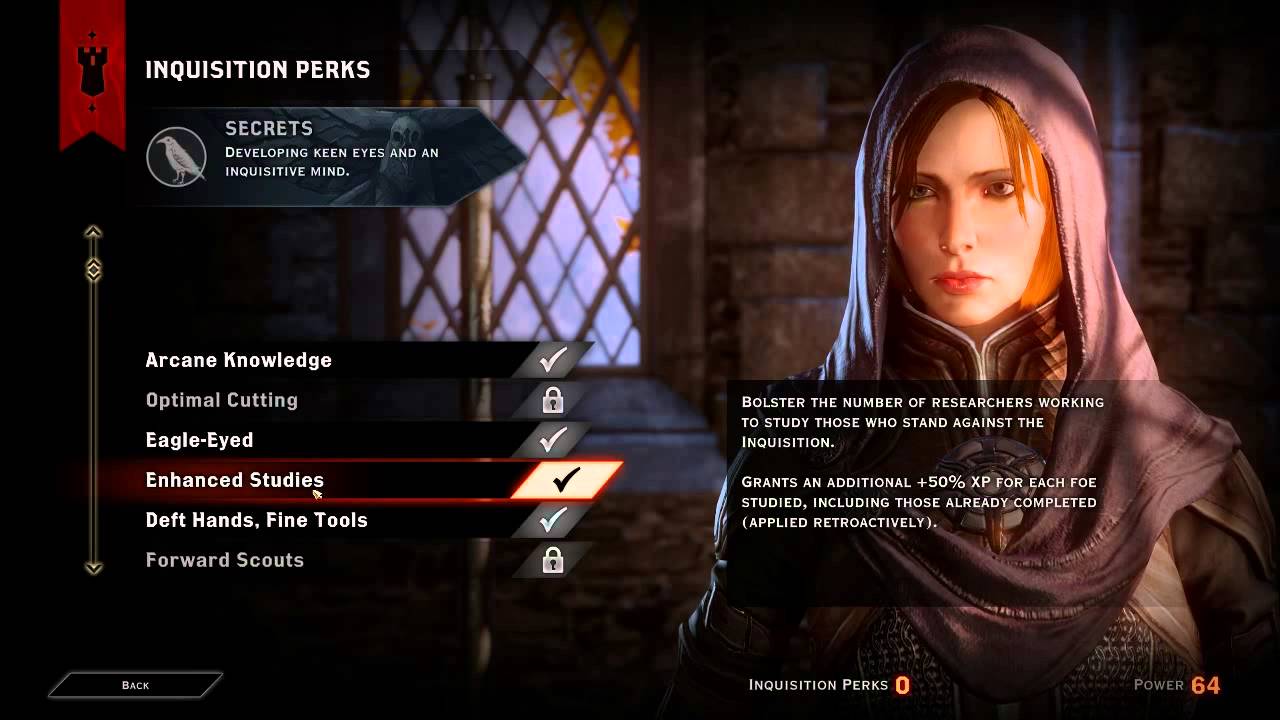
Task: Go back with the Back button
Action: tap(135, 685)
